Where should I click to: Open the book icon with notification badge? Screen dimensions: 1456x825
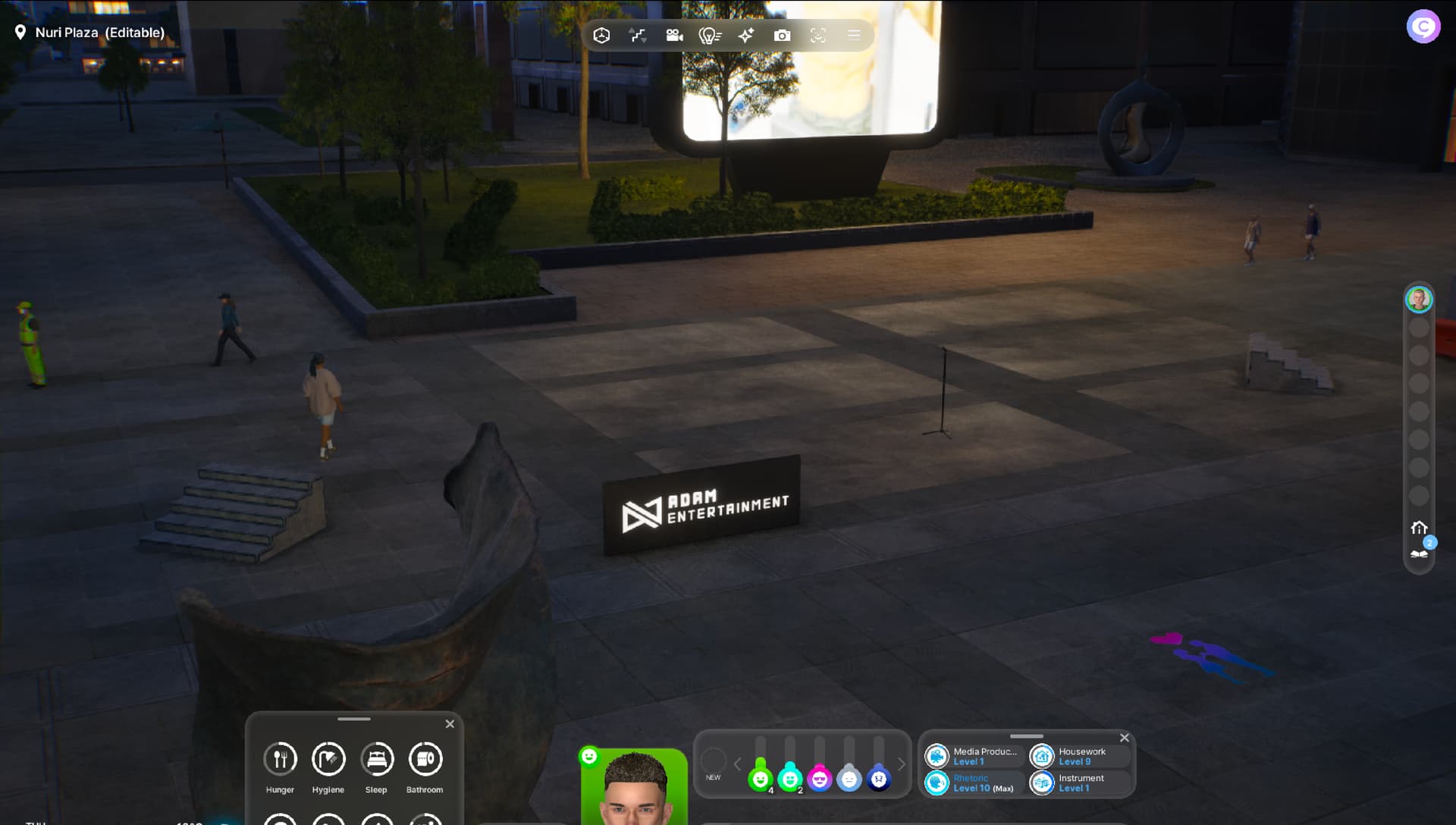(1419, 553)
